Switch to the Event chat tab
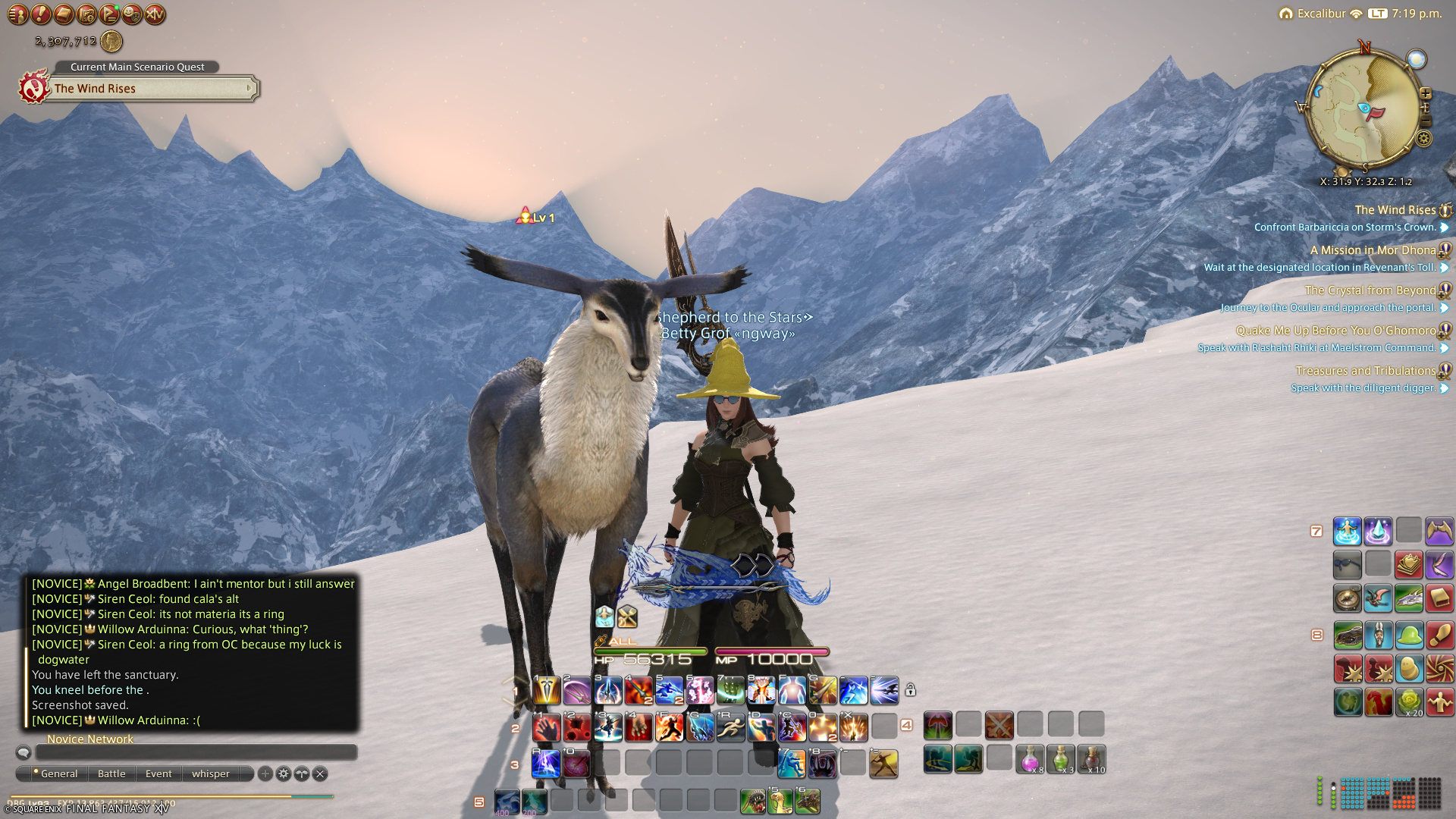The height and width of the screenshot is (819, 1456). (x=158, y=773)
